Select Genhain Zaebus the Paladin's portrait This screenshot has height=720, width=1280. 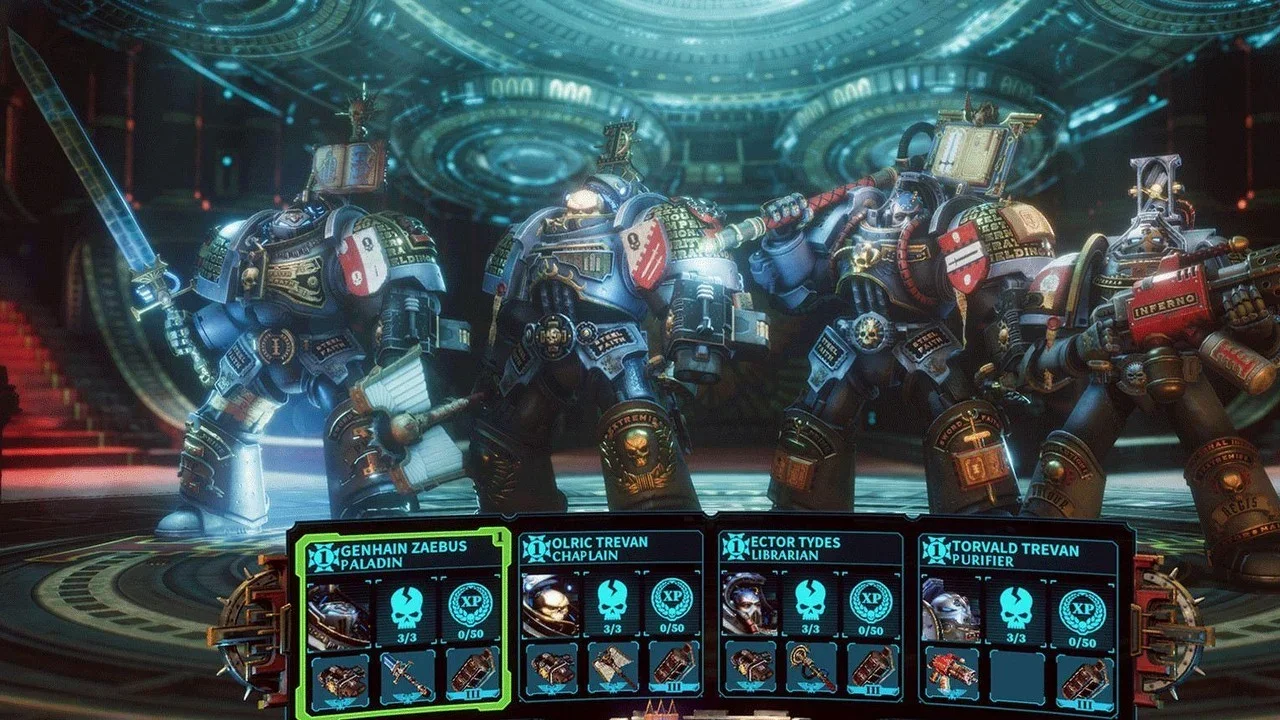tap(339, 611)
